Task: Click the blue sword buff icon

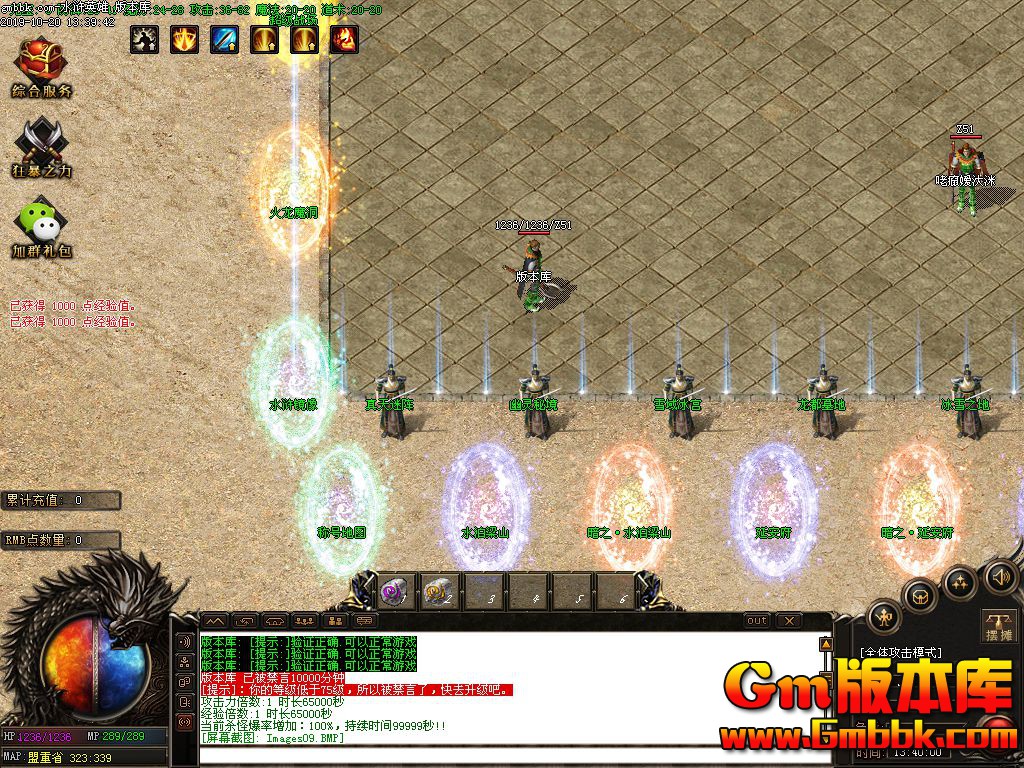Action: point(224,39)
